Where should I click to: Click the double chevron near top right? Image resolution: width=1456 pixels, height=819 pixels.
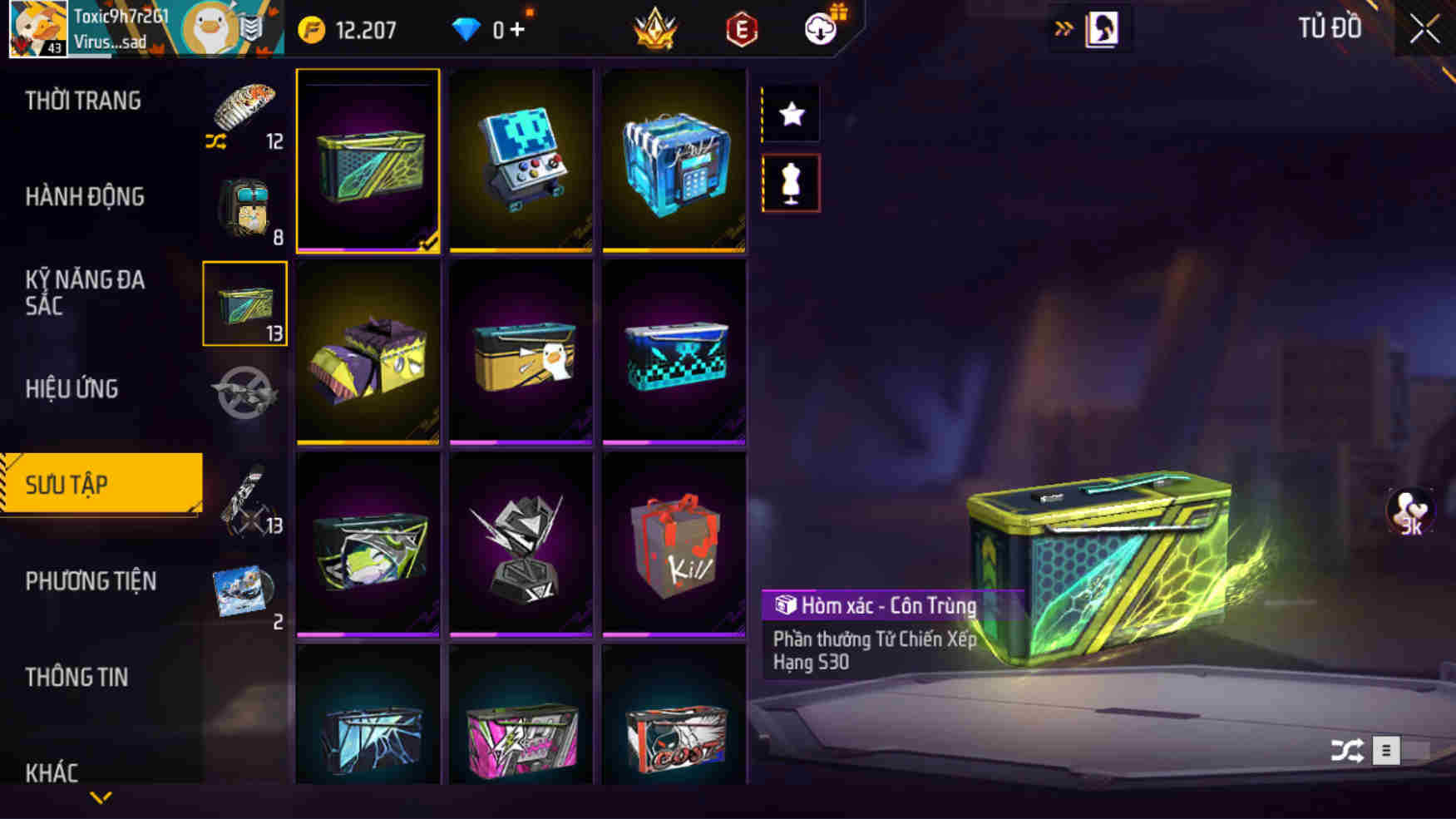pyautogui.click(x=1065, y=26)
